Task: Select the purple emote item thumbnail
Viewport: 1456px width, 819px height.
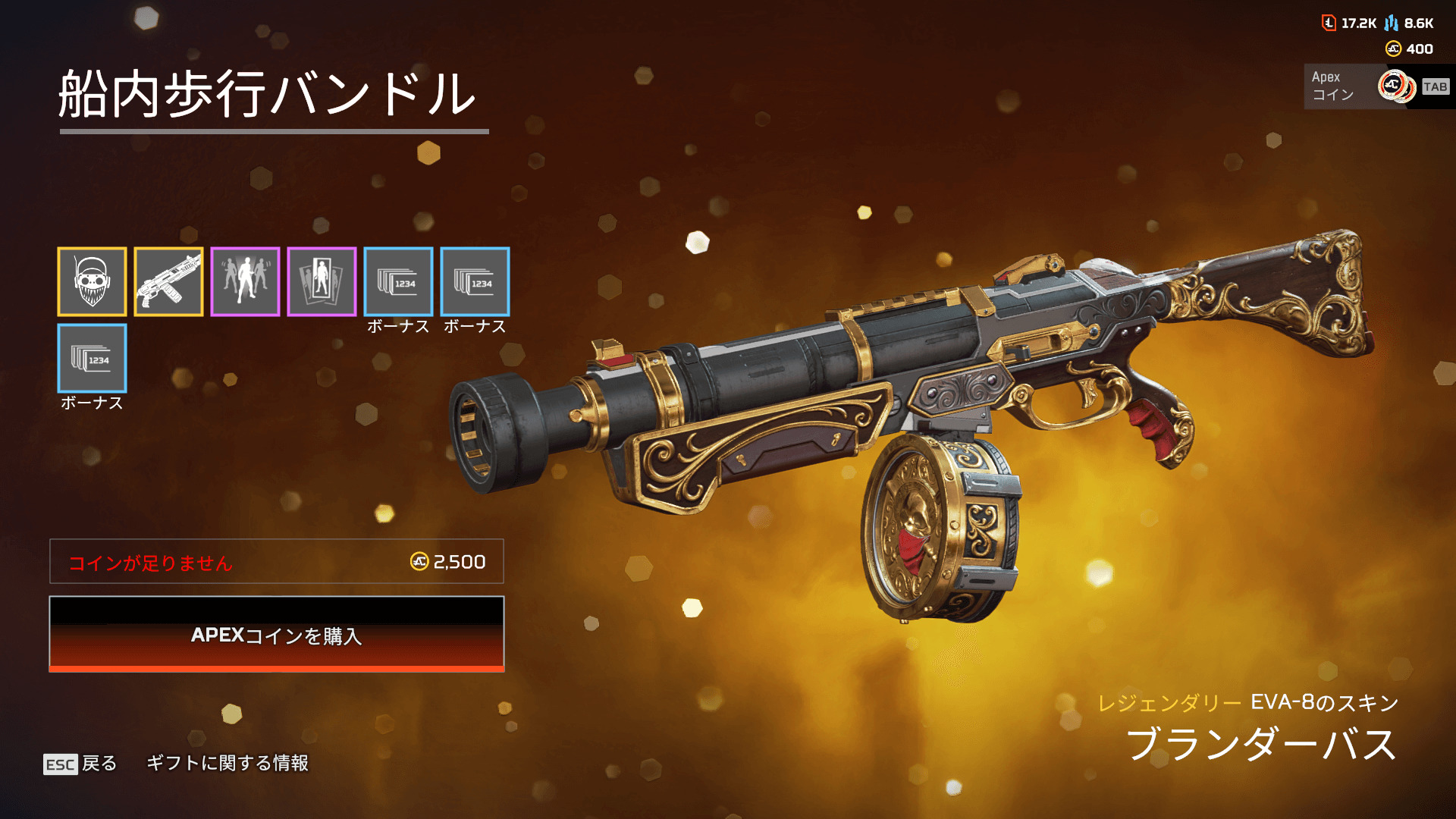Action: (x=245, y=281)
